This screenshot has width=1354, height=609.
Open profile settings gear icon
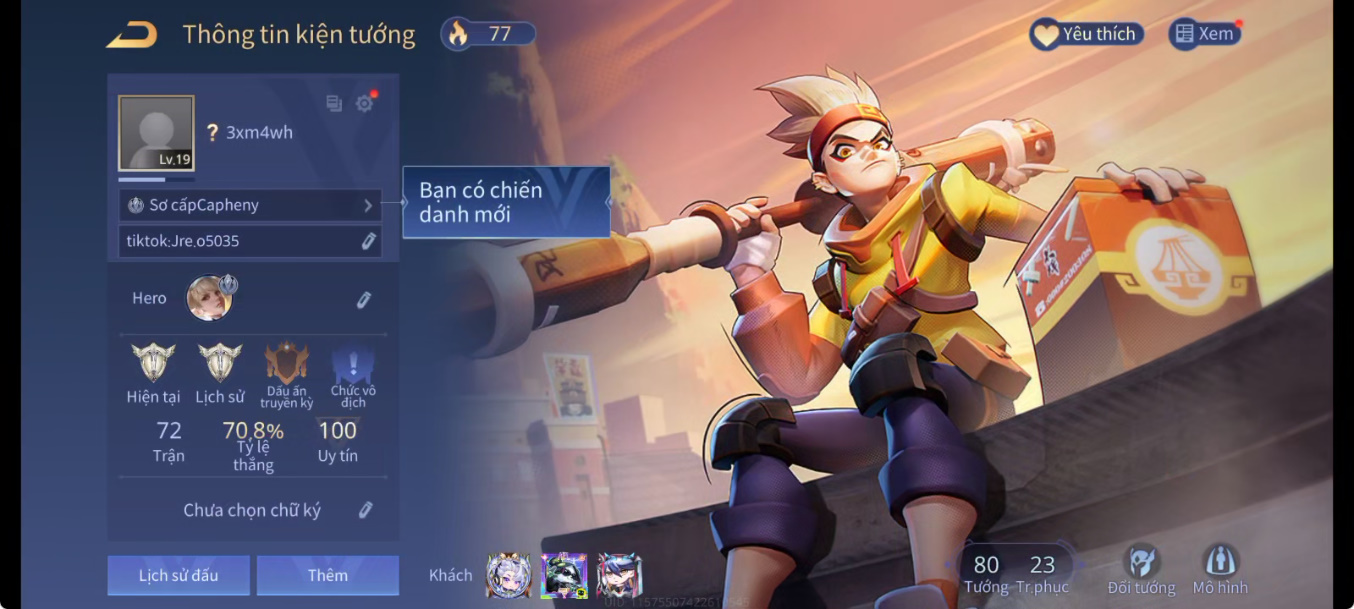(x=365, y=103)
